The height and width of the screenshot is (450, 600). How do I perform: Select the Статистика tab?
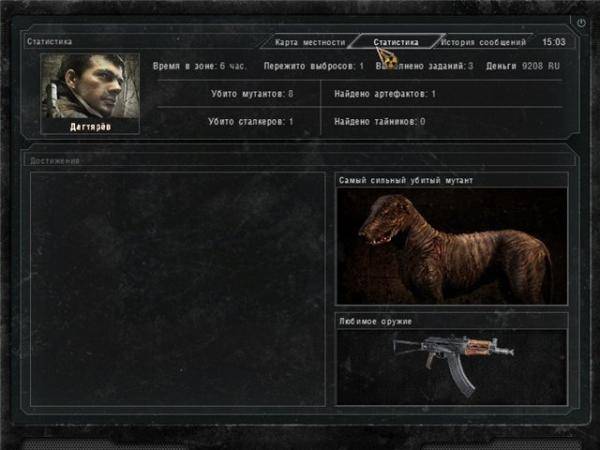[x=396, y=43]
